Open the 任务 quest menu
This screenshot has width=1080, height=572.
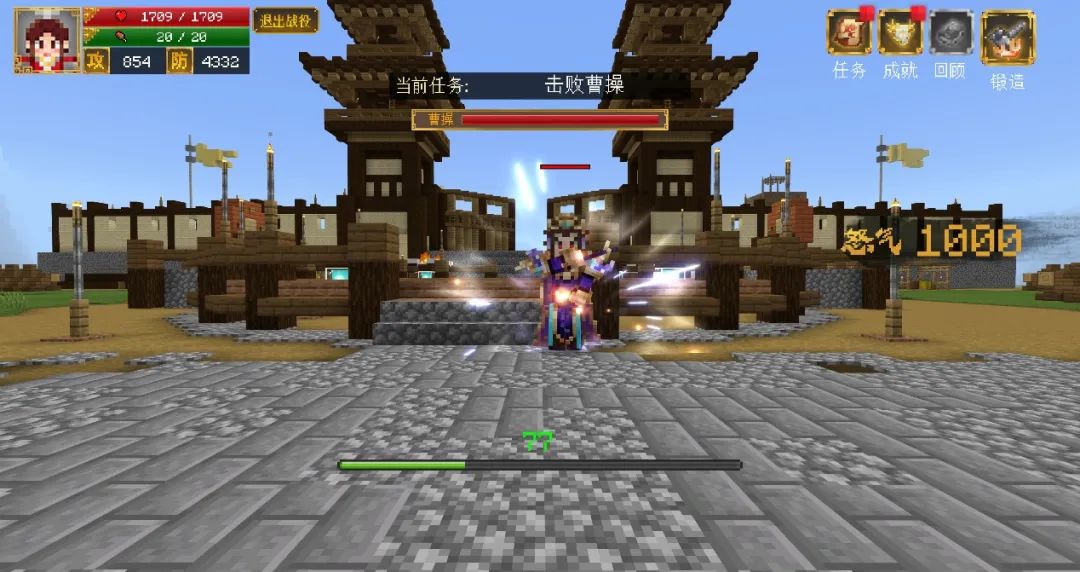pos(849,34)
